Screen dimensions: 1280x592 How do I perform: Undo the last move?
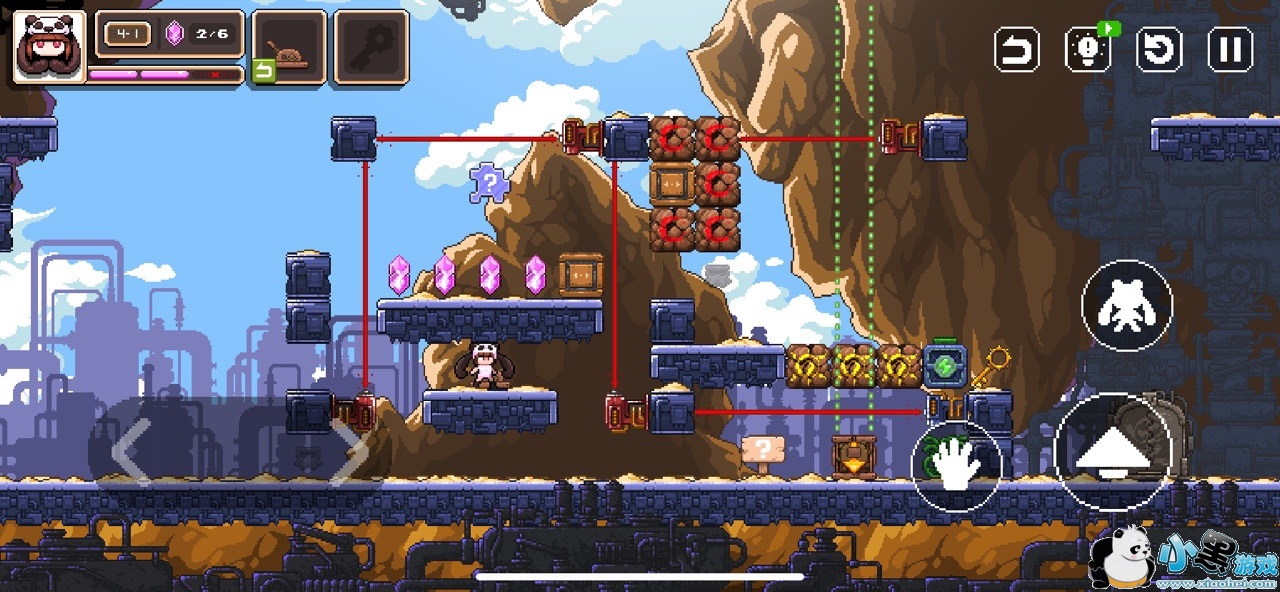point(1017,49)
